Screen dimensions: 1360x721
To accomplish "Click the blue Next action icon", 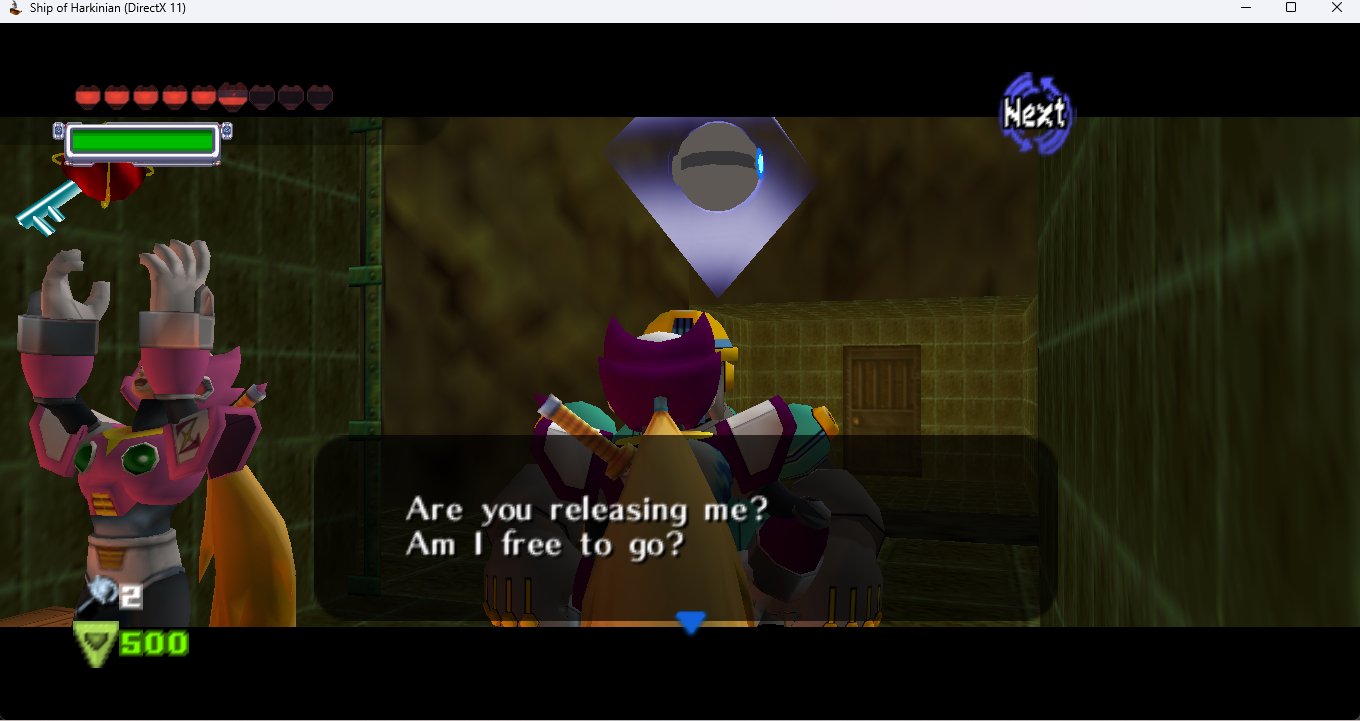I will (x=1036, y=113).
